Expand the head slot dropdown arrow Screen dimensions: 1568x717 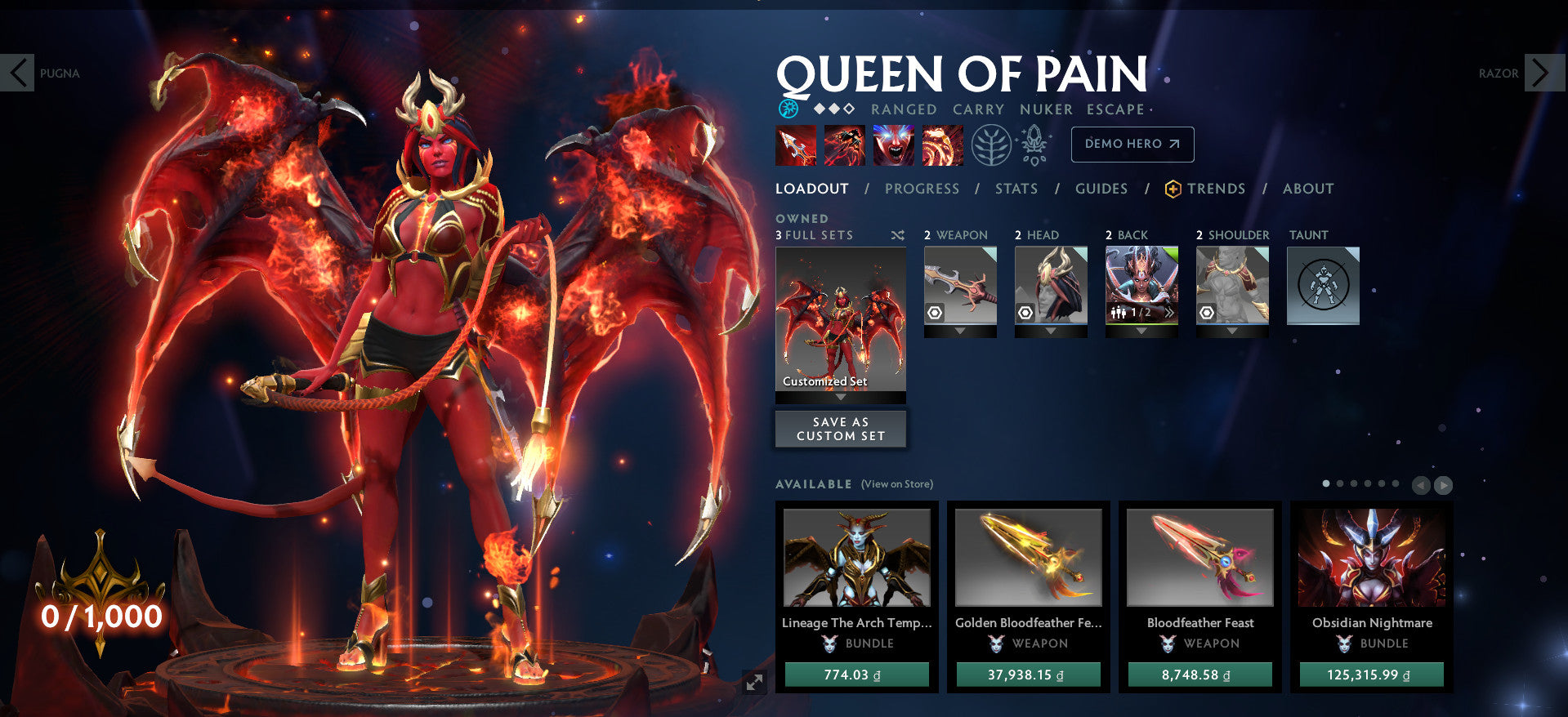[x=1052, y=332]
